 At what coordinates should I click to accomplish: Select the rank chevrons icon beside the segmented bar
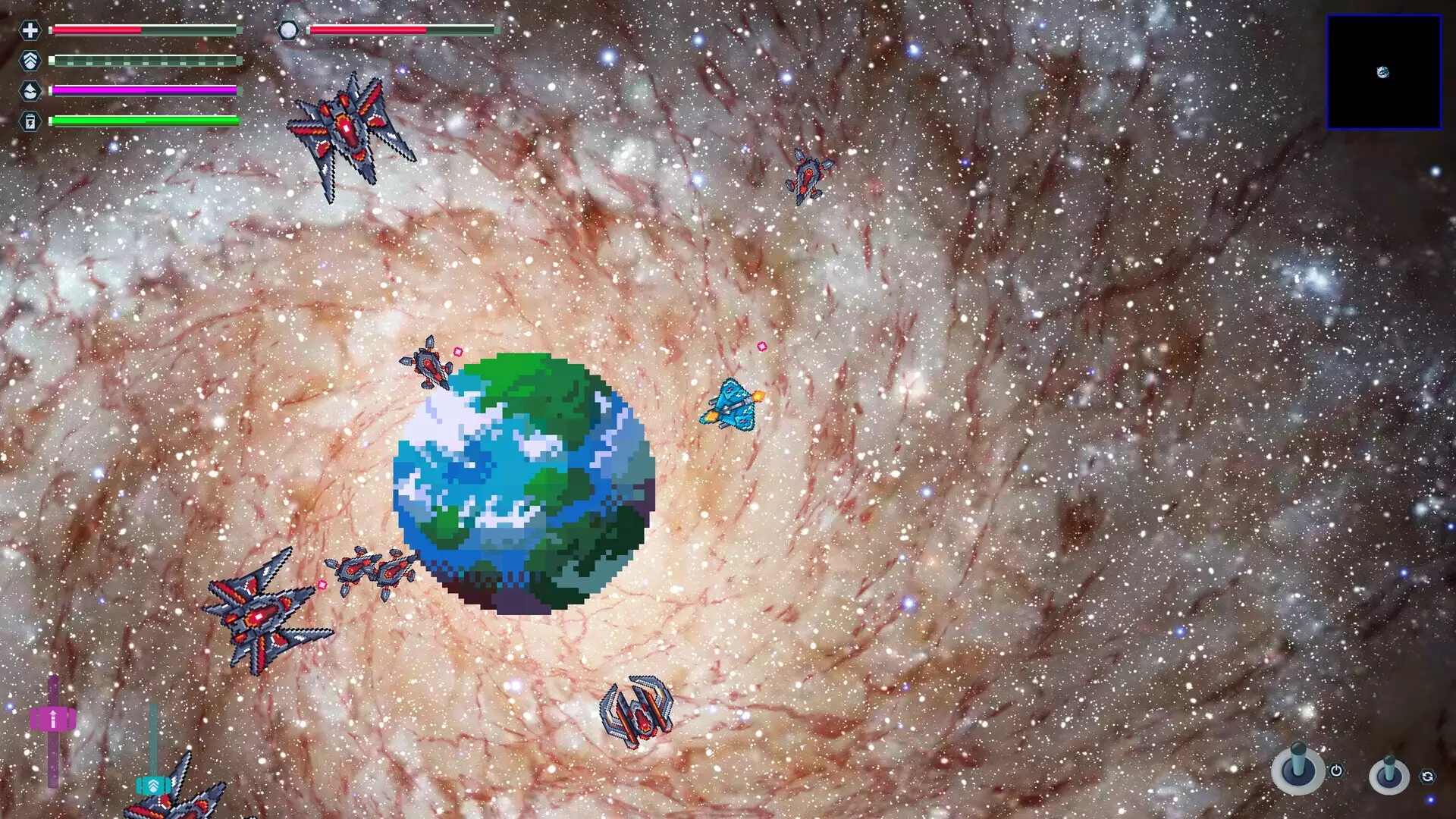tap(30, 59)
